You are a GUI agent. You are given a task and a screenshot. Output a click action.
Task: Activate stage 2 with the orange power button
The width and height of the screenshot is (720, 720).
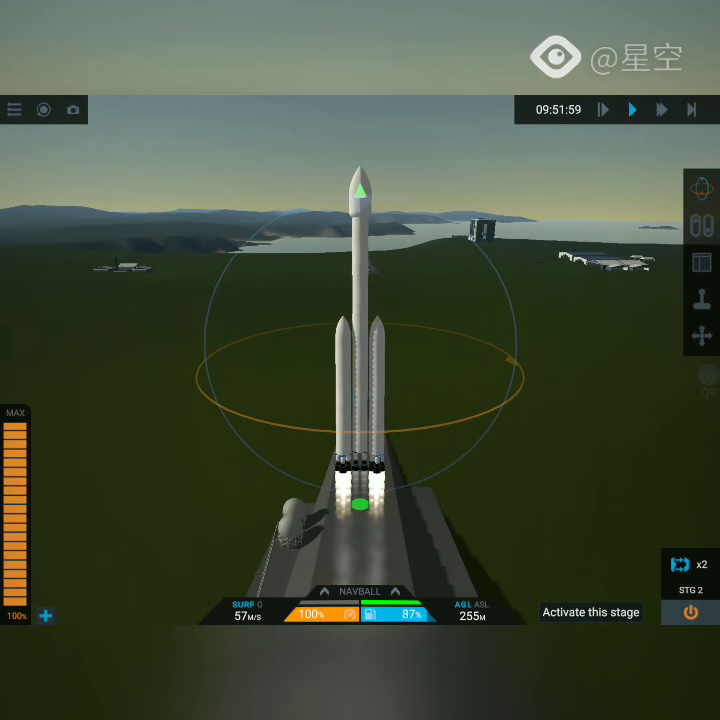tap(690, 612)
